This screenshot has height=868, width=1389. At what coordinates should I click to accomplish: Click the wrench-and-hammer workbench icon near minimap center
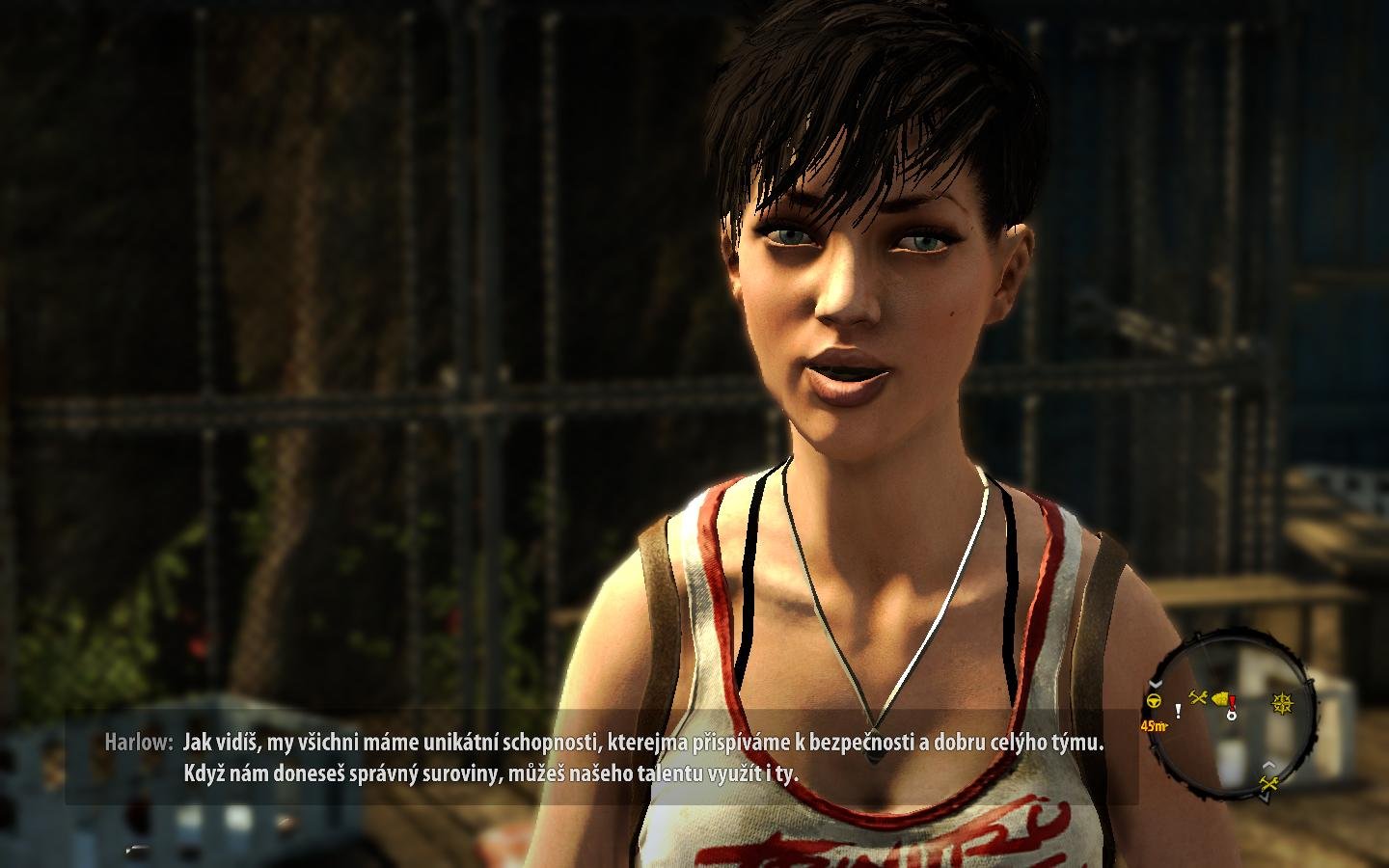point(1198,696)
